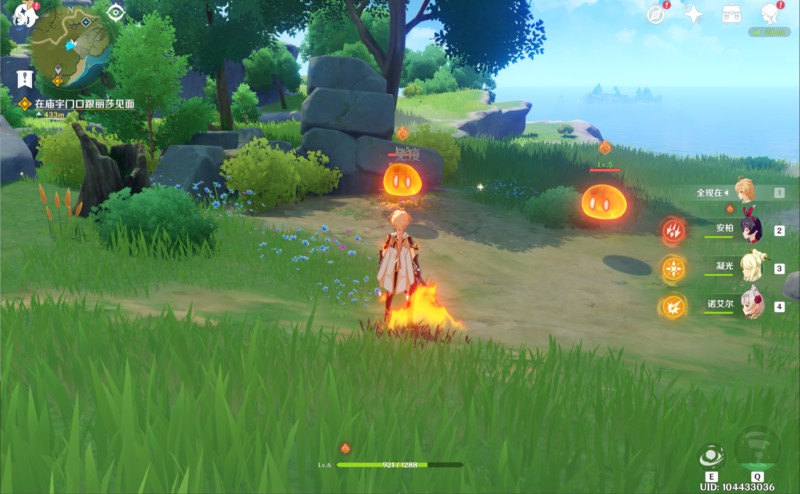The height and width of the screenshot is (494, 800).
Task: Trigger the elemental burst tornado icon
Action: coord(756,449)
